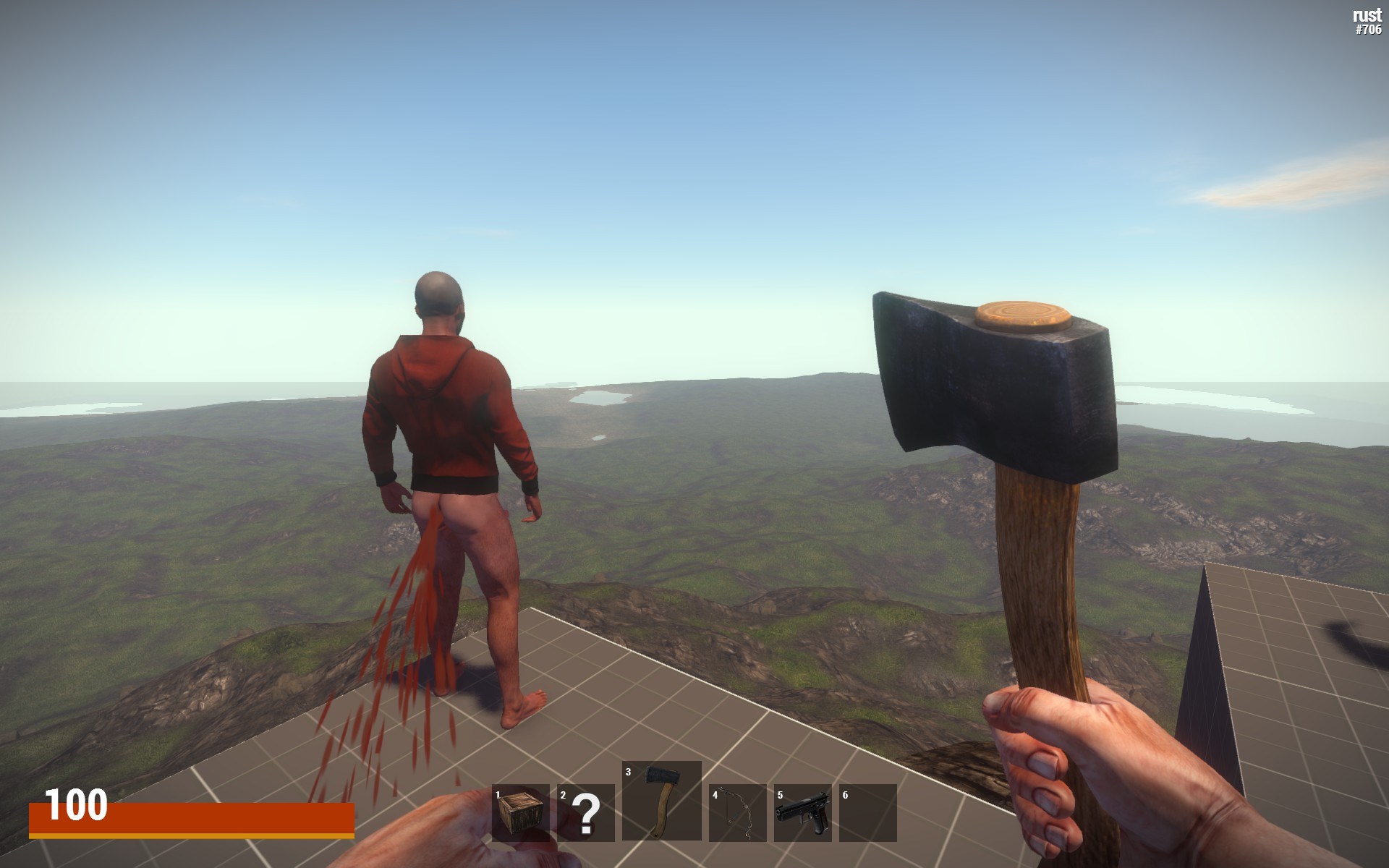Select the empty hotbar slot numbered 6
The height and width of the screenshot is (868, 1389).
[x=867, y=812]
